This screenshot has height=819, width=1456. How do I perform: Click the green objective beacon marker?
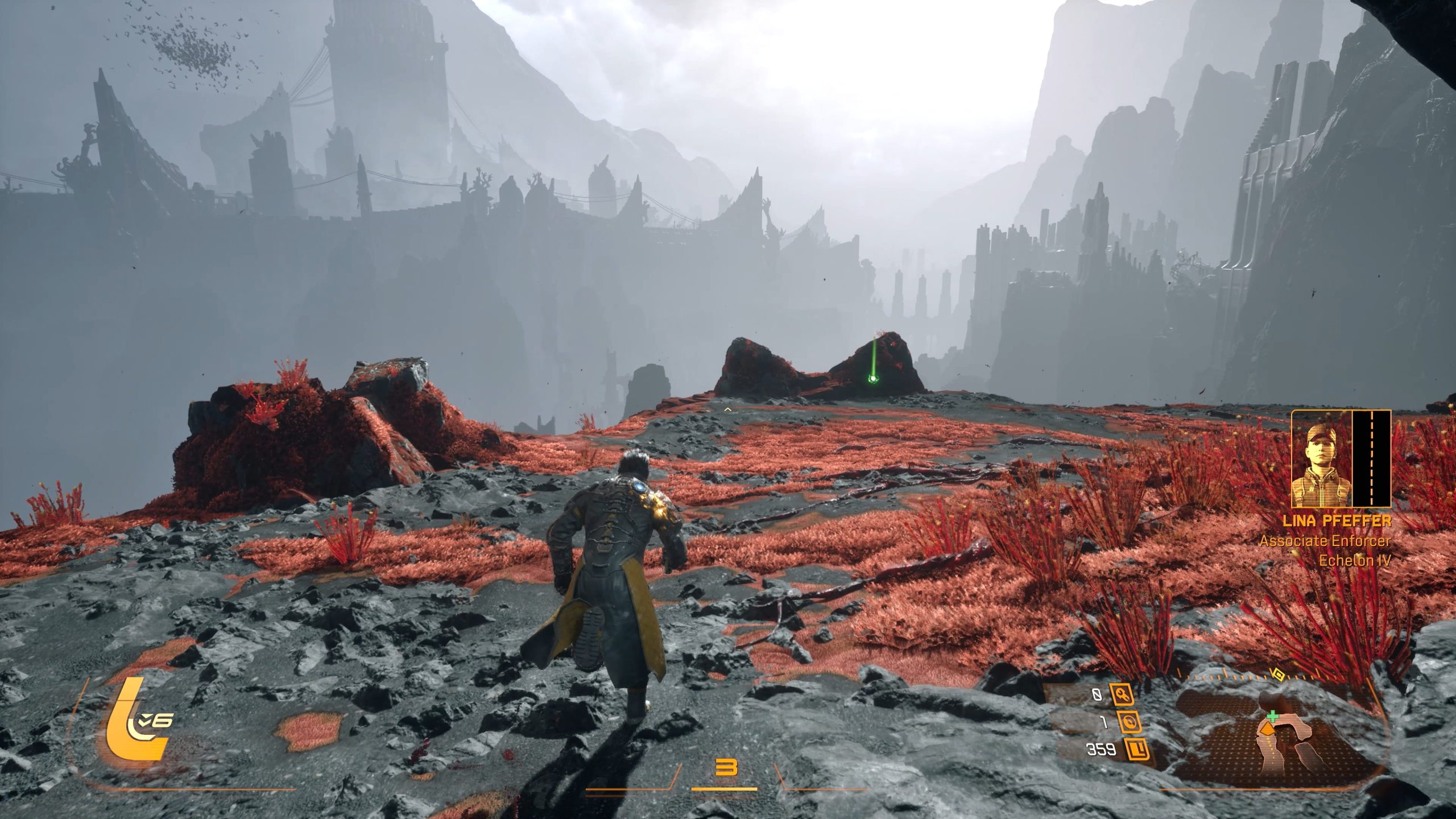(x=872, y=379)
